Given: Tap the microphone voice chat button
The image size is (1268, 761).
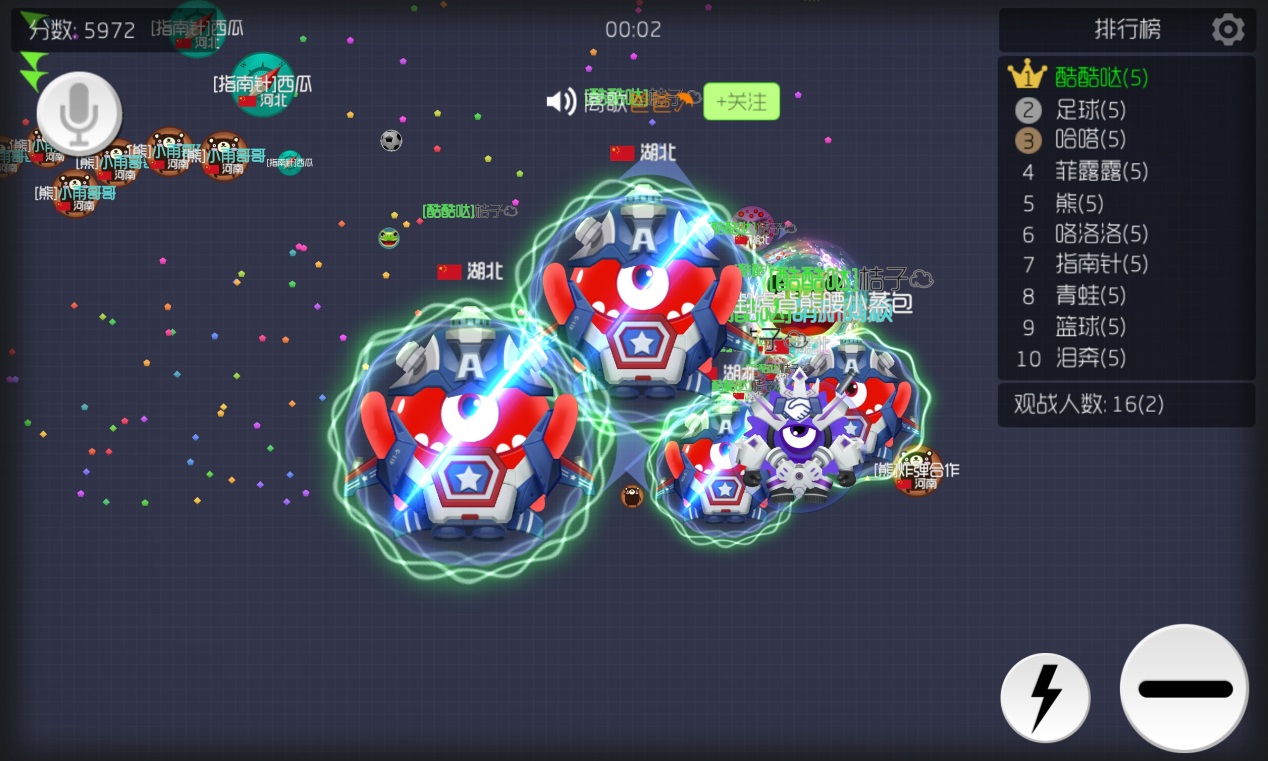Looking at the screenshot, I should [79, 114].
